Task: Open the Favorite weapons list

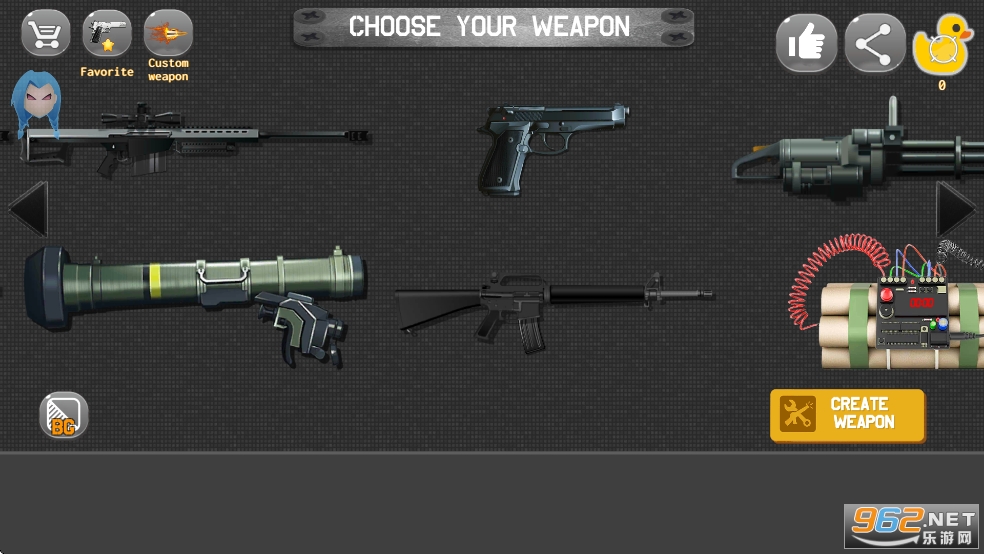Action: point(106,36)
